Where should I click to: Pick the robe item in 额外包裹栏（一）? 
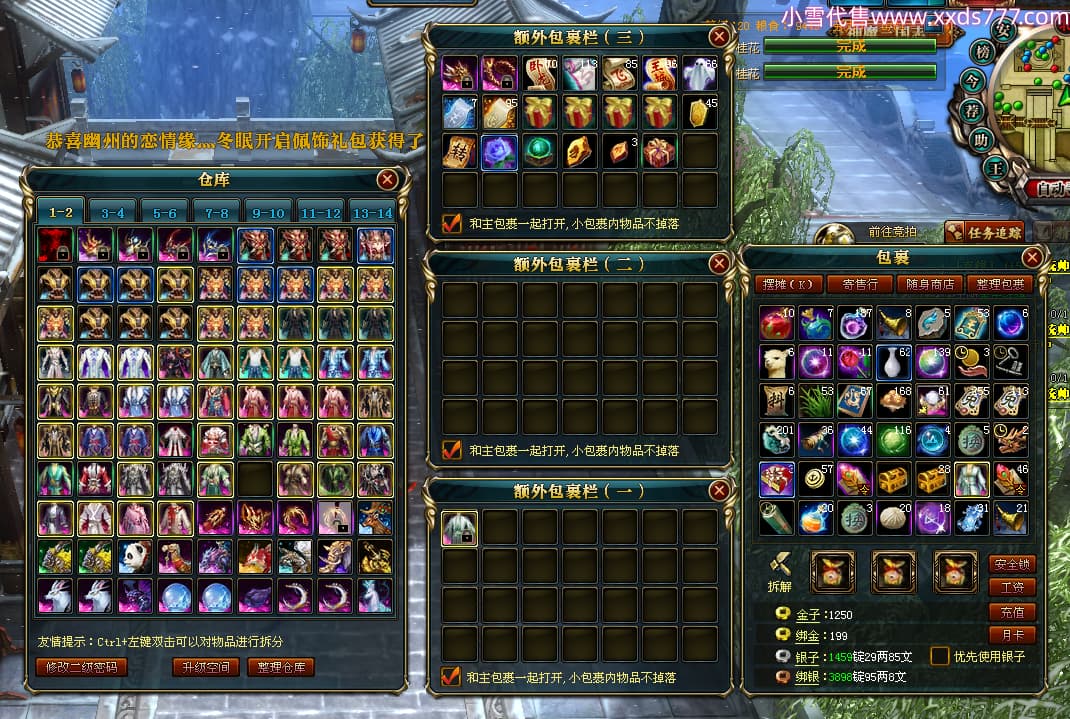coord(459,528)
